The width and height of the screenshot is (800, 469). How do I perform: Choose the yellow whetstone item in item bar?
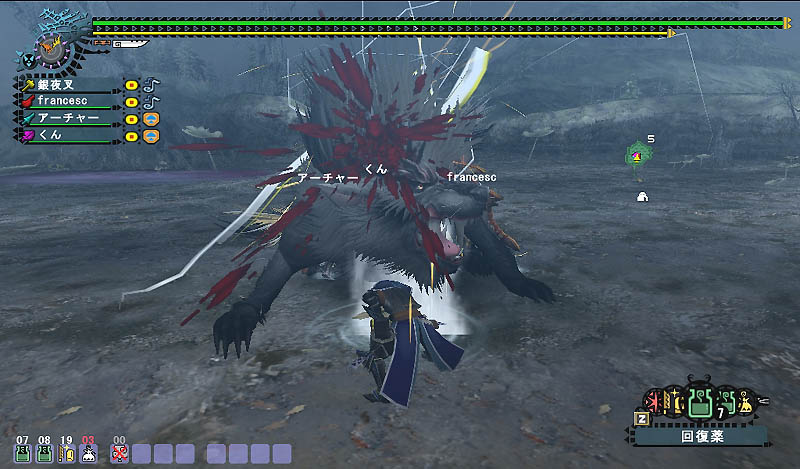[x=673, y=403]
